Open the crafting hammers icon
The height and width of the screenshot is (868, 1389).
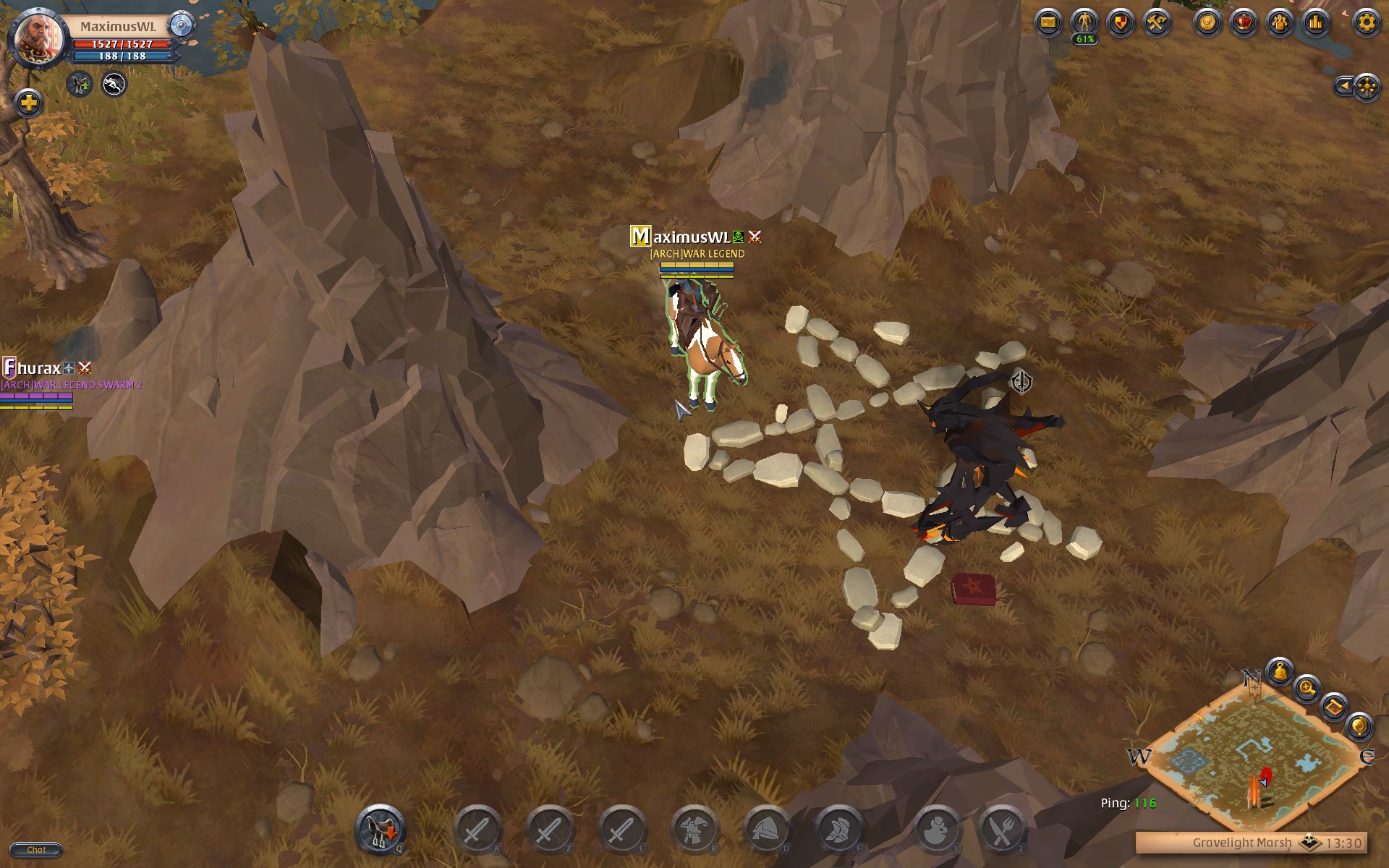(1155, 22)
